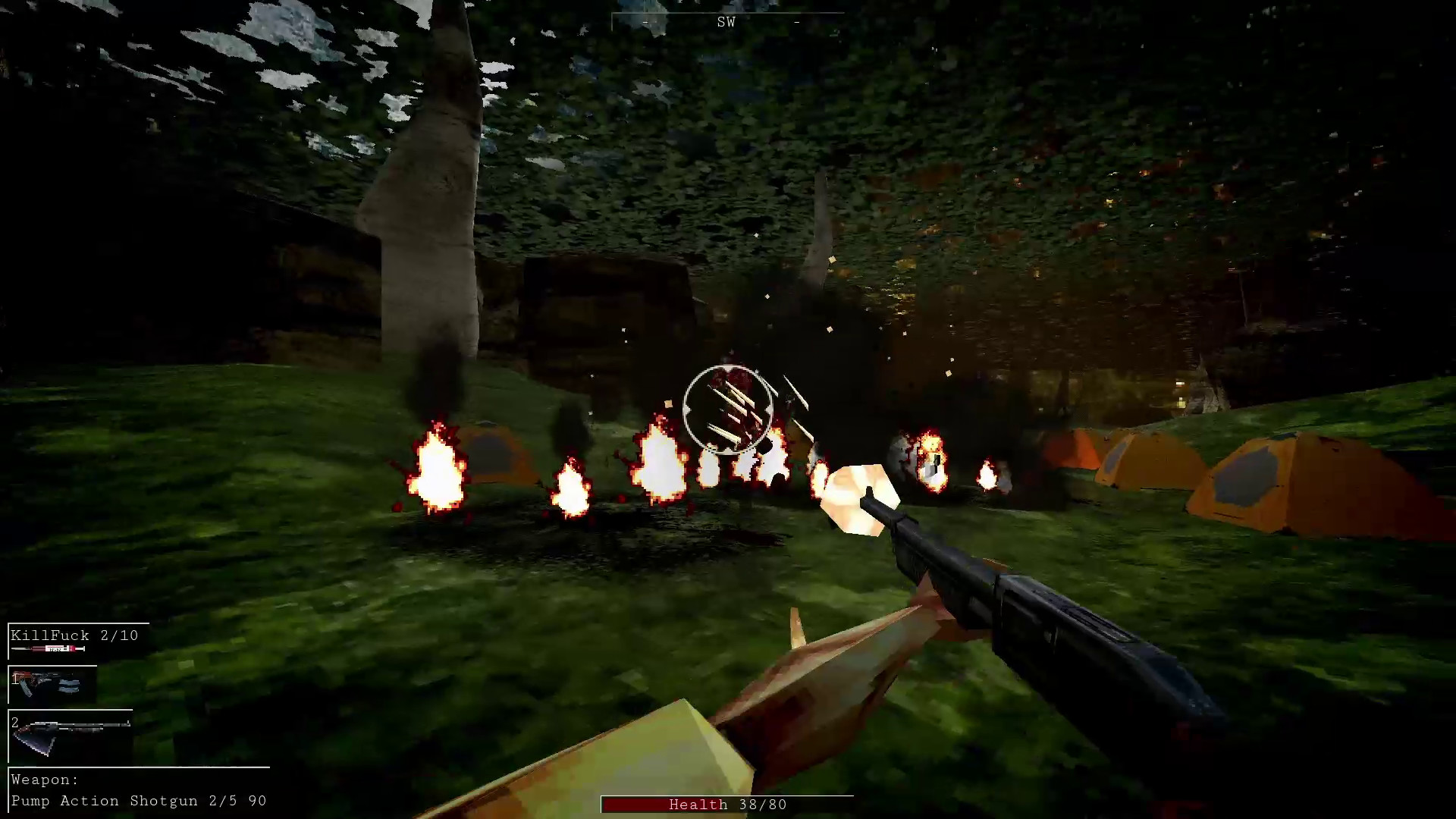This screenshot has height=819, width=1456.
Task: Click the right dash on the compass bar
Action: tap(797, 23)
